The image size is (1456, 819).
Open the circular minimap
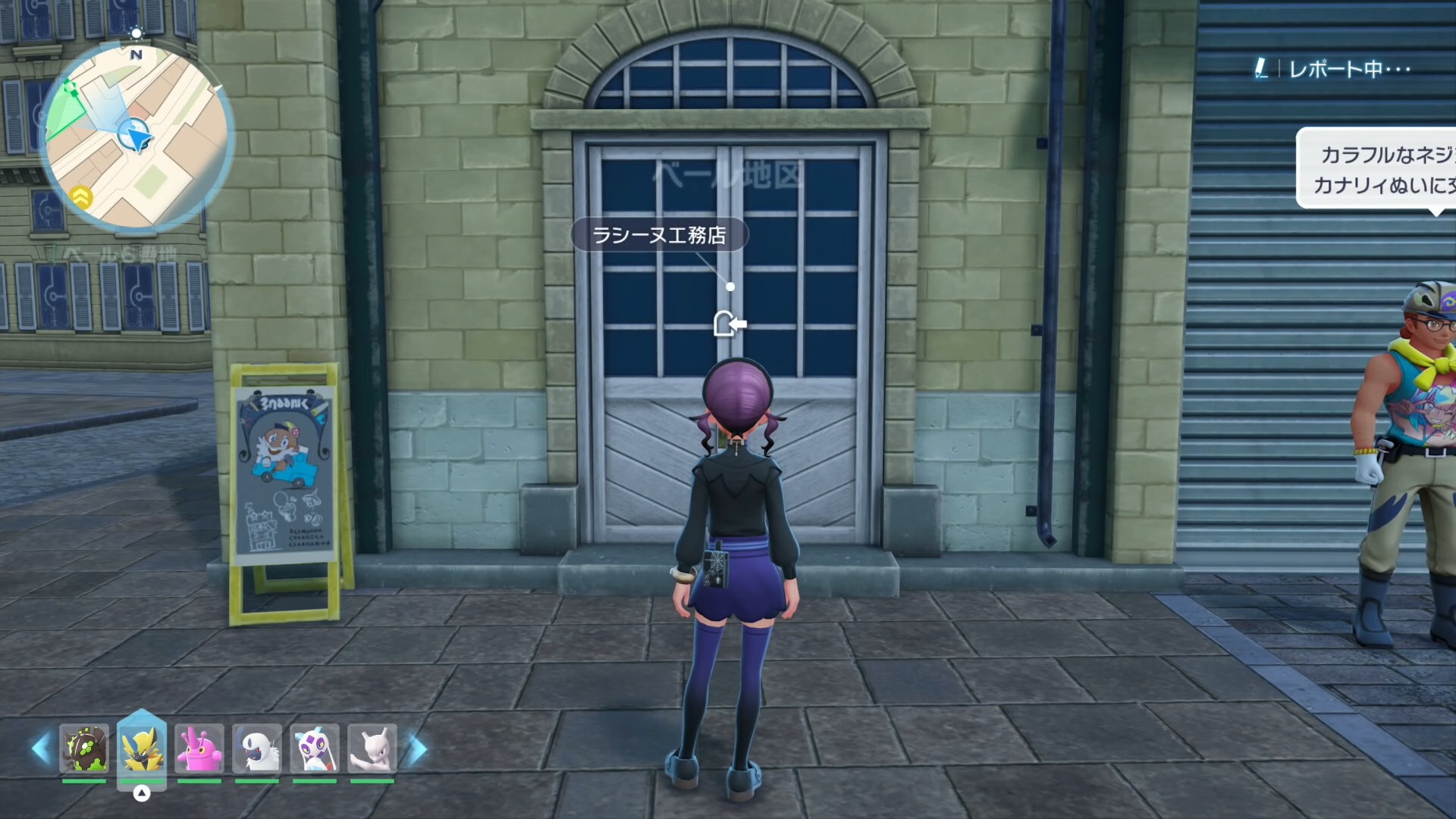[x=136, y=136]
